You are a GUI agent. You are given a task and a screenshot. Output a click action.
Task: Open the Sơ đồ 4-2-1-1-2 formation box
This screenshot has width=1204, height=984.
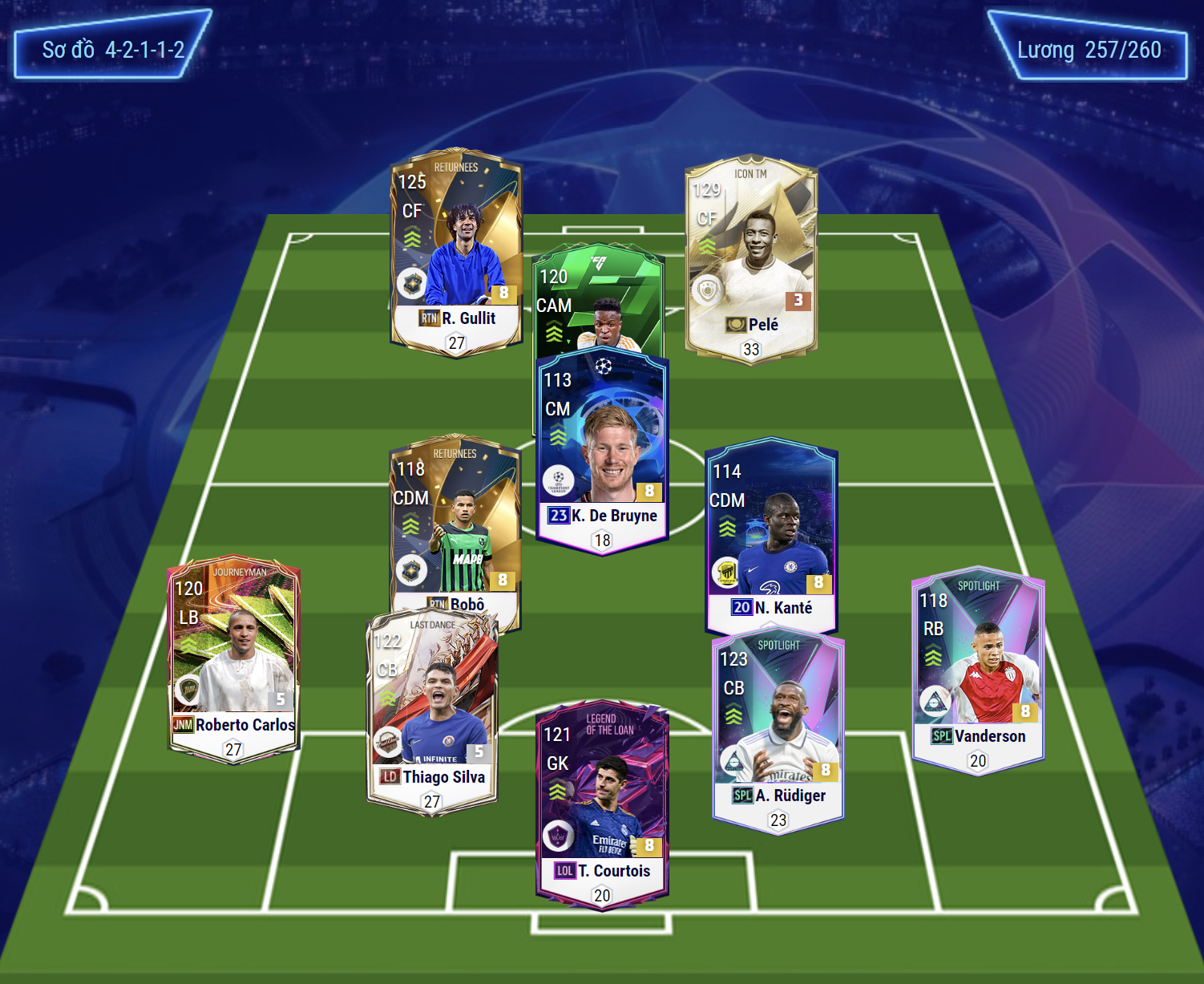point(113,50)
